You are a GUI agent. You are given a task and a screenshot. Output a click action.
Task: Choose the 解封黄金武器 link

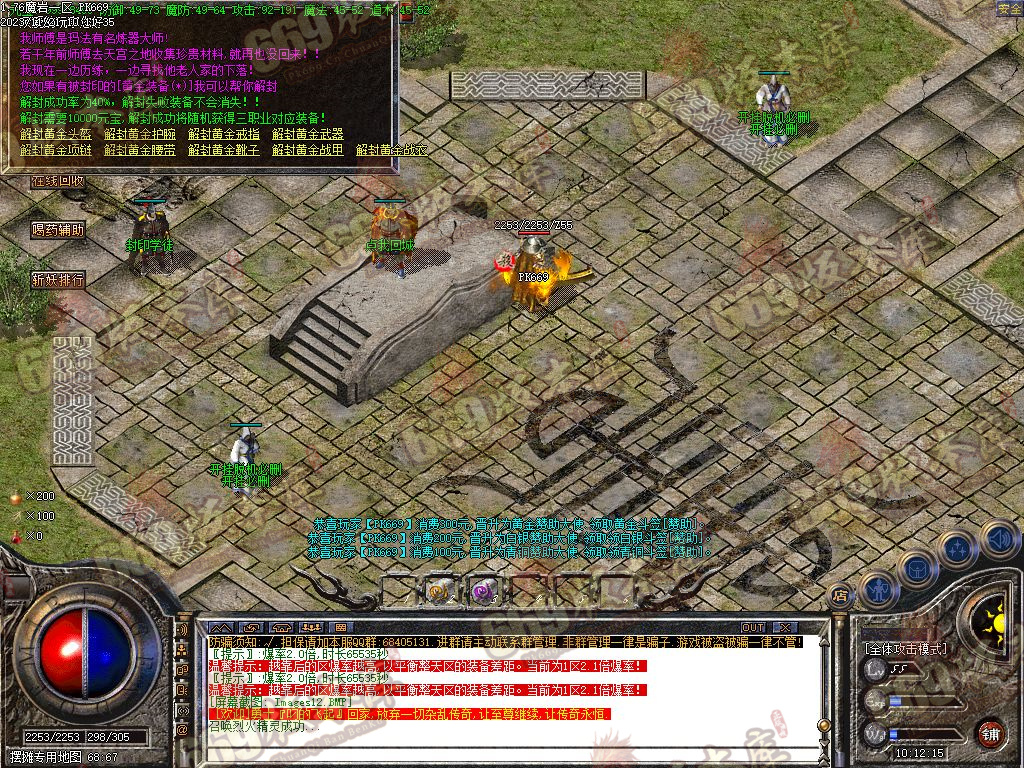click(308, 134)
